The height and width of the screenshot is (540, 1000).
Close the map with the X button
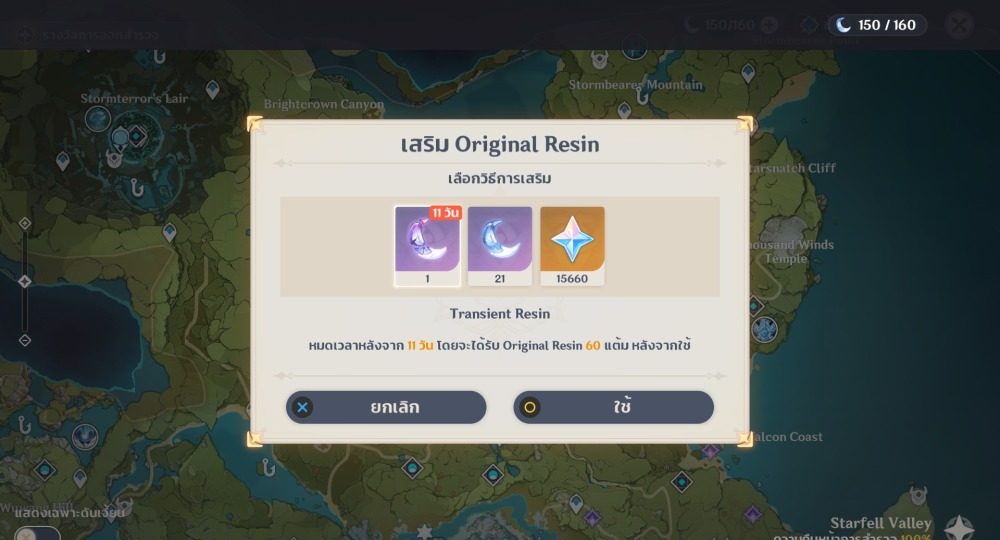[x=958, y=25]
